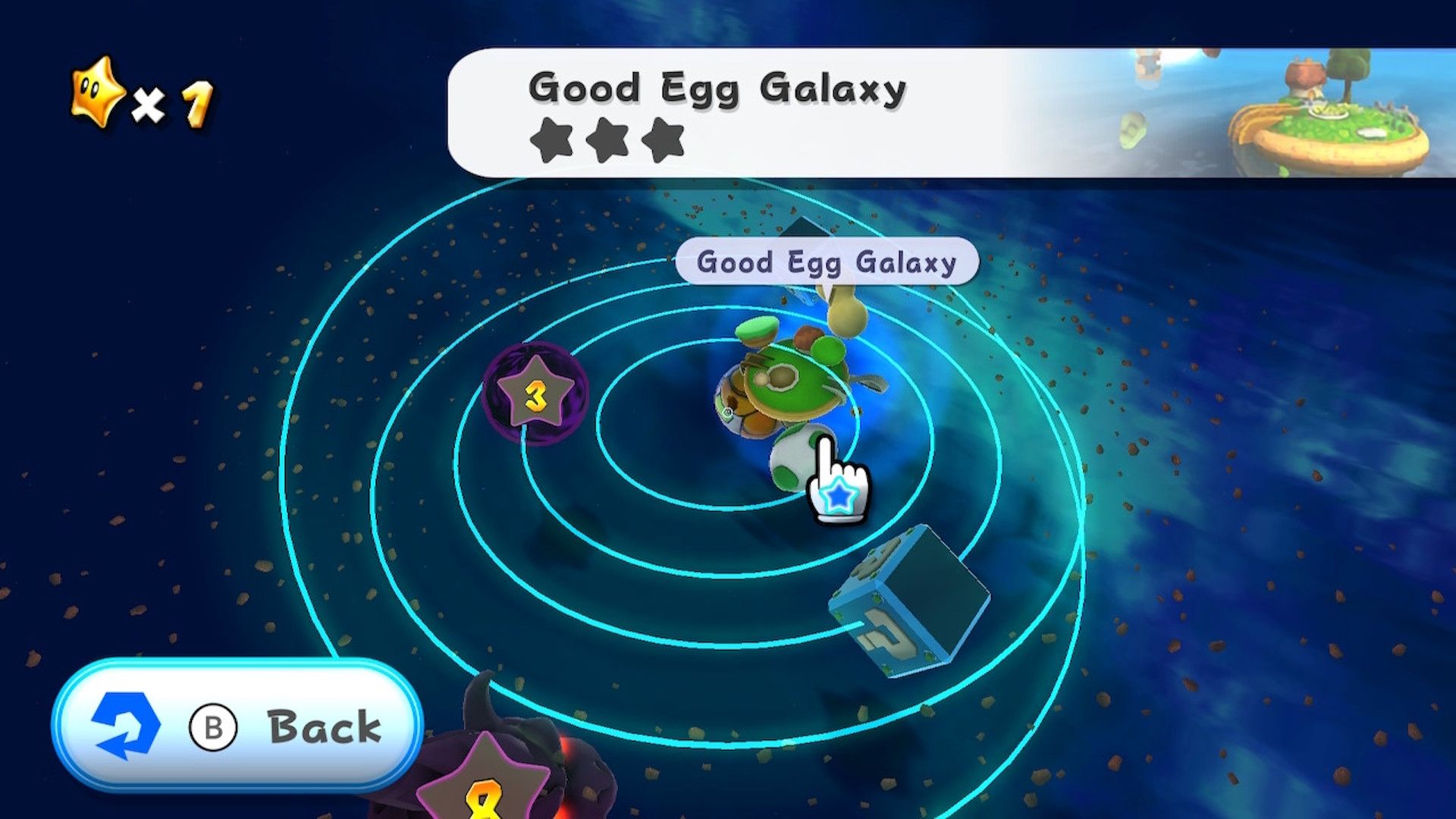Viewport: 1456px width, 819px height.
Task: Click the blue star cursor pointer
Action: (x=838, y=497)
